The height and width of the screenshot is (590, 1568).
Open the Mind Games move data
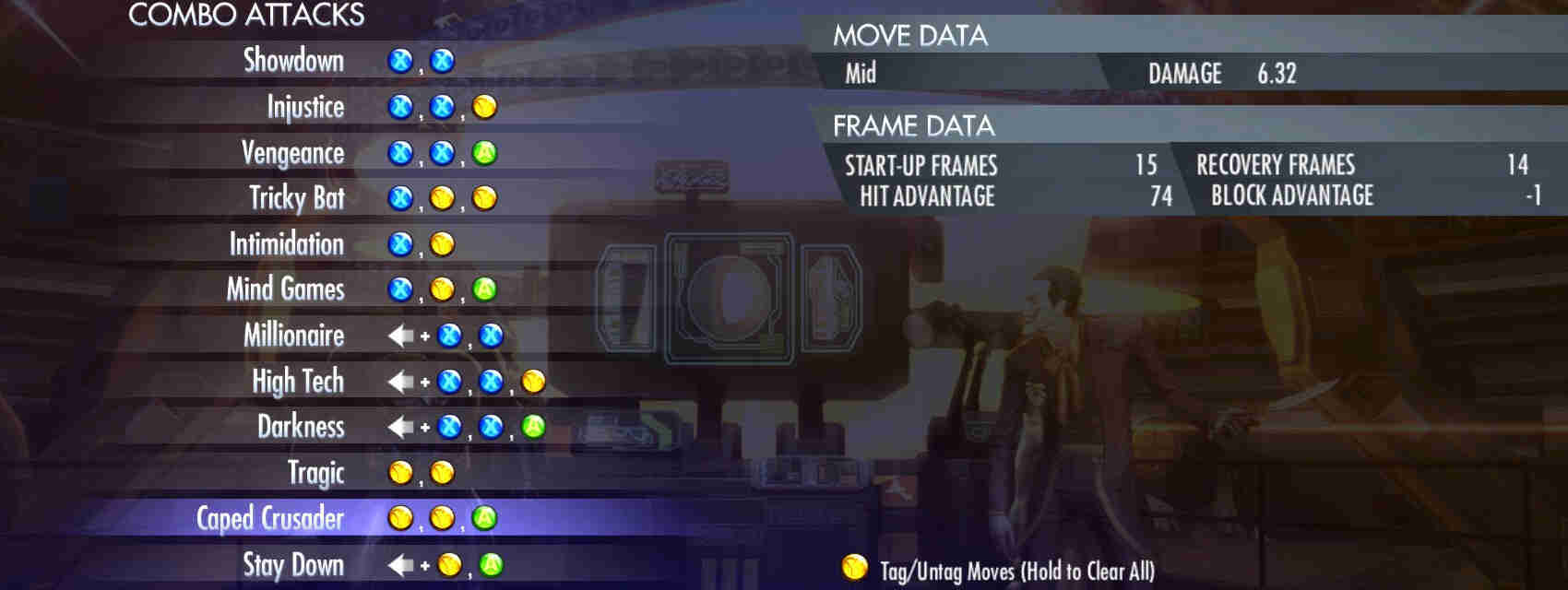[285, 289]
